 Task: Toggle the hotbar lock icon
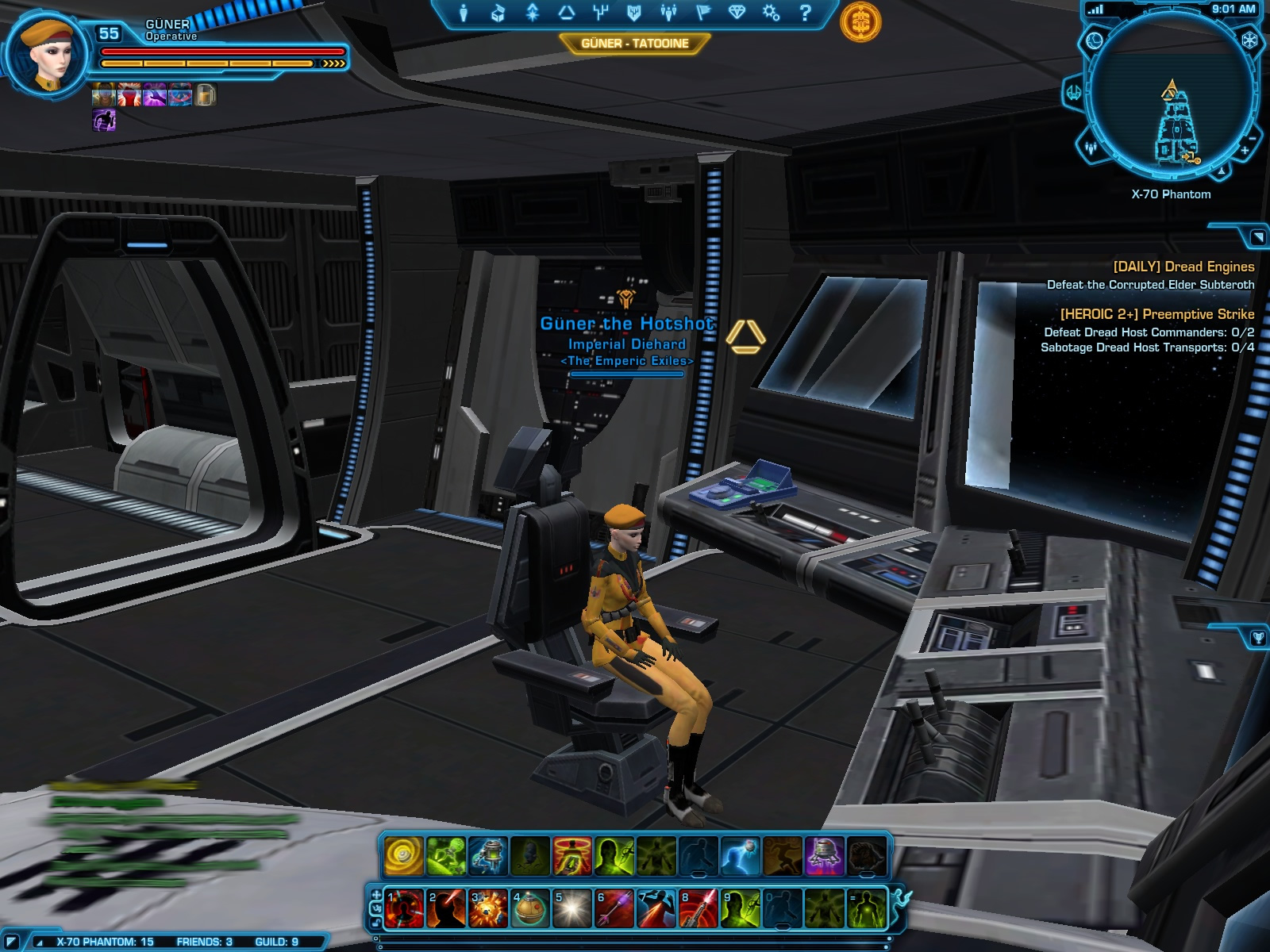375,924
